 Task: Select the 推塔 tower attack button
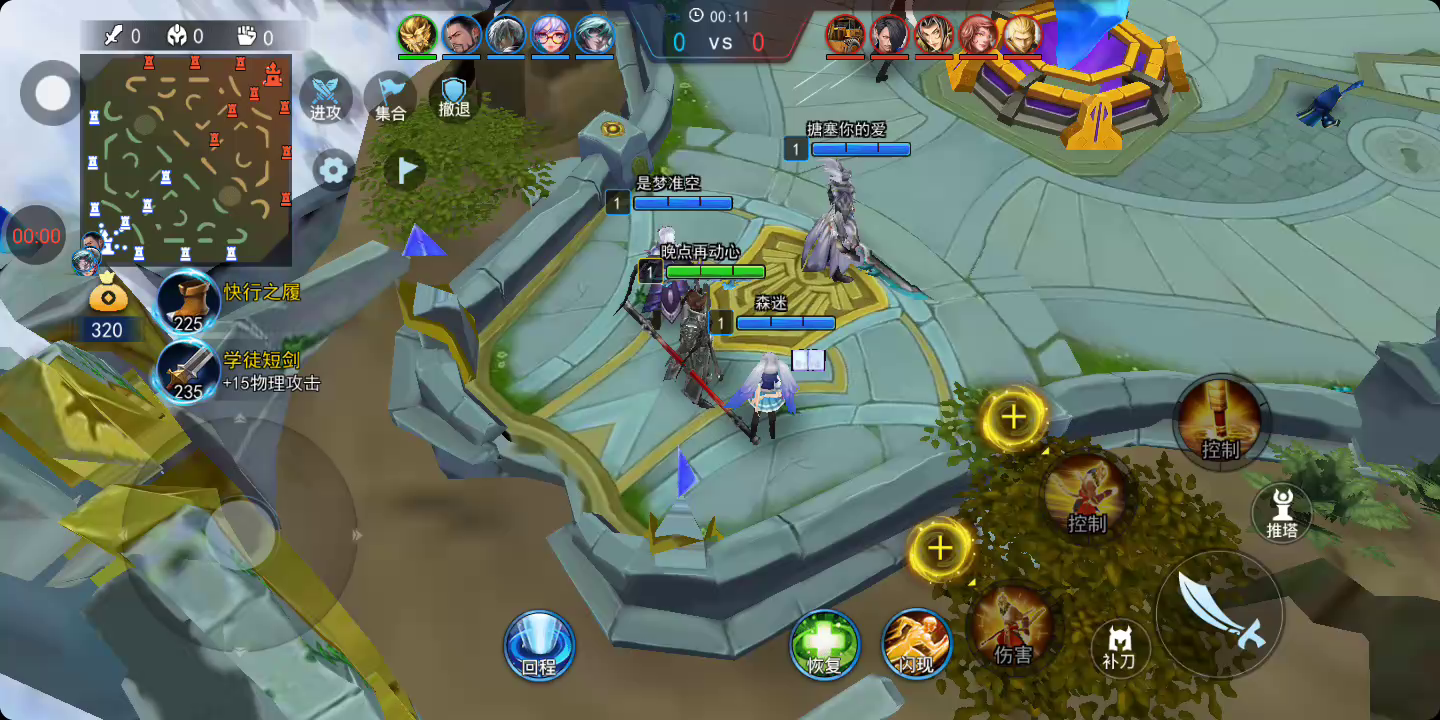1282,513
